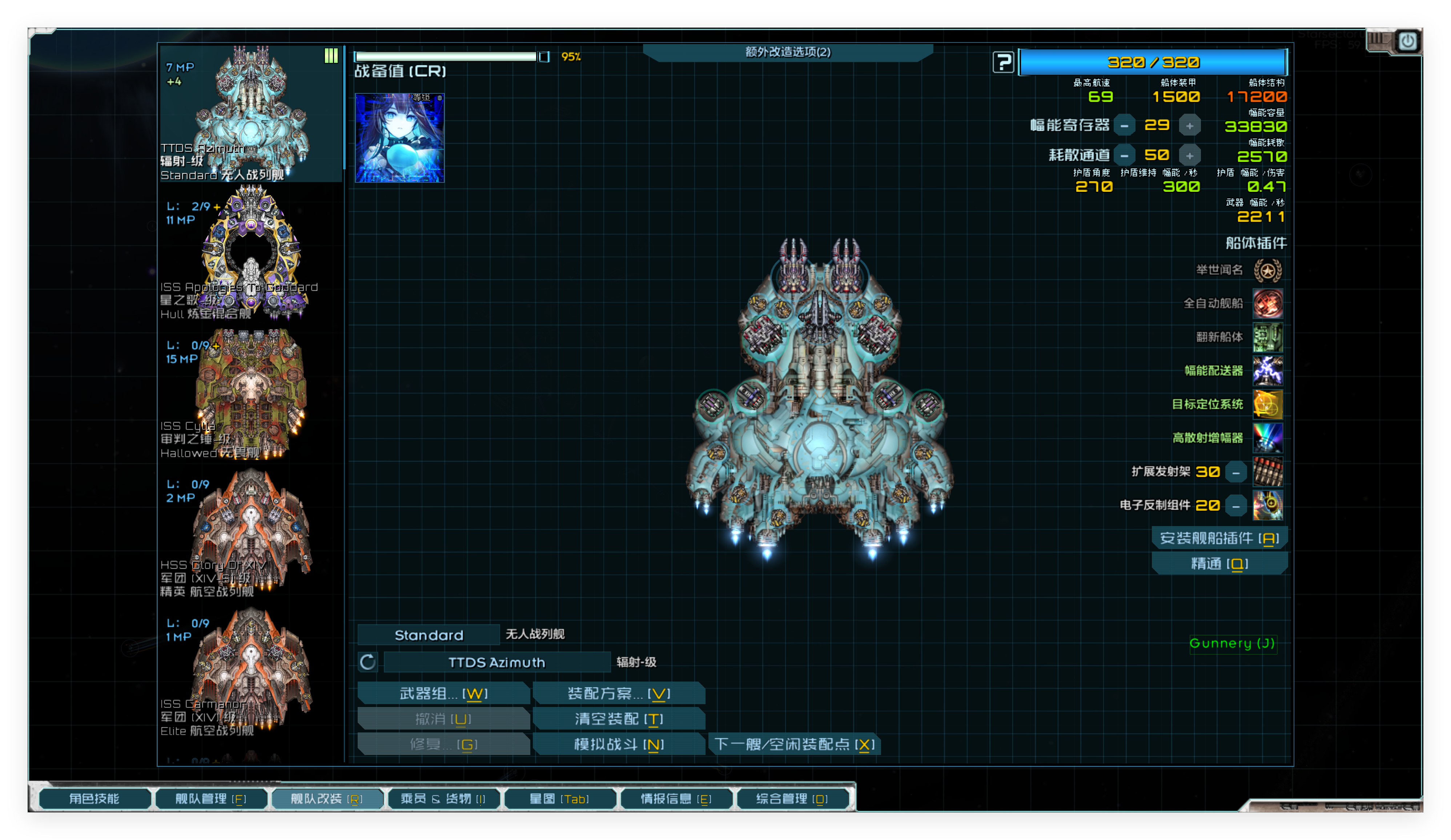Click the 翻新船体 hullmod icon
The height and width of the screenshot is (840, 1451).
coord(1269,338)
